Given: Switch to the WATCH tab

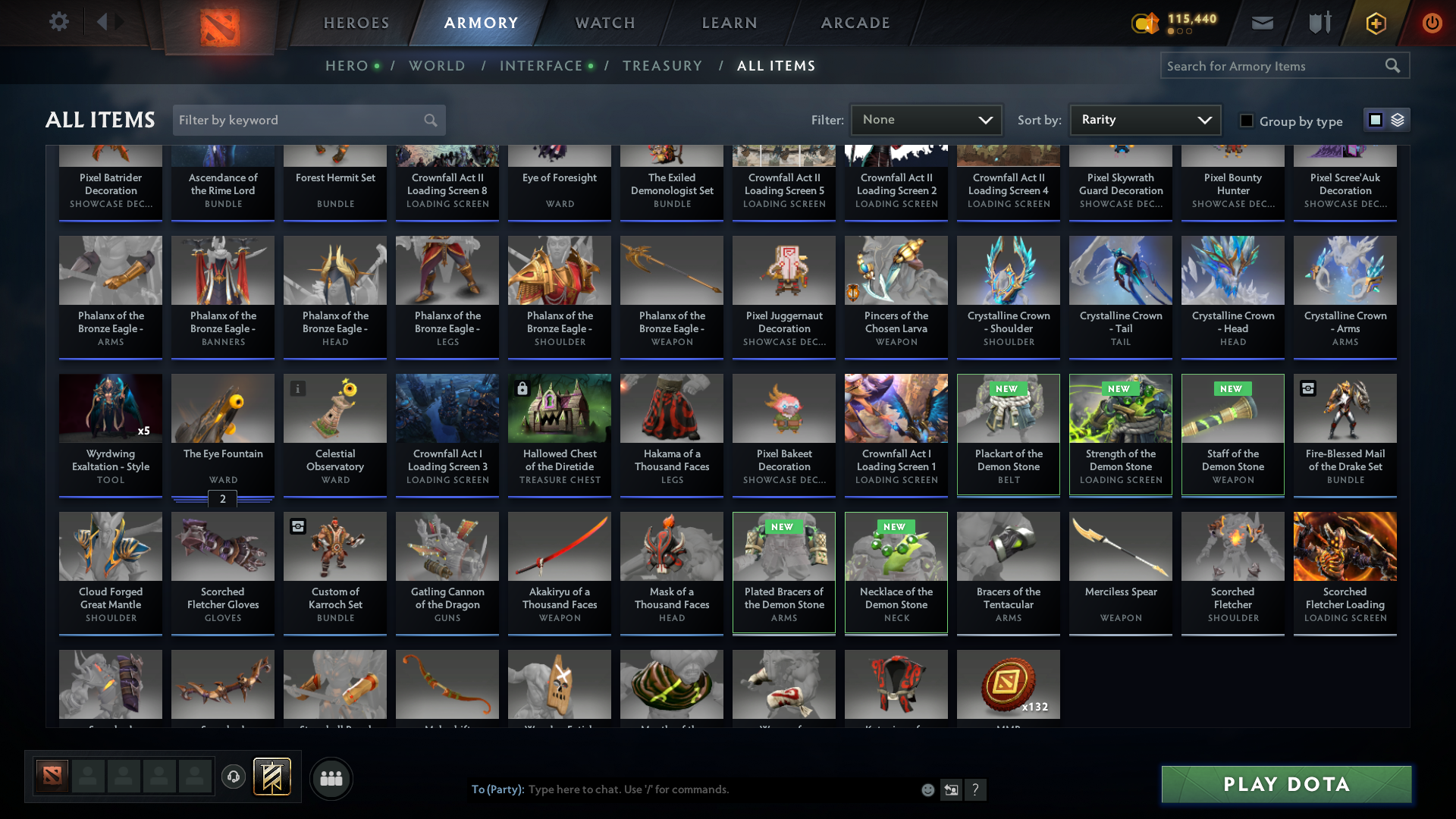Looking at the screenshot, I should pyautogui.click(x=604, y=23).
